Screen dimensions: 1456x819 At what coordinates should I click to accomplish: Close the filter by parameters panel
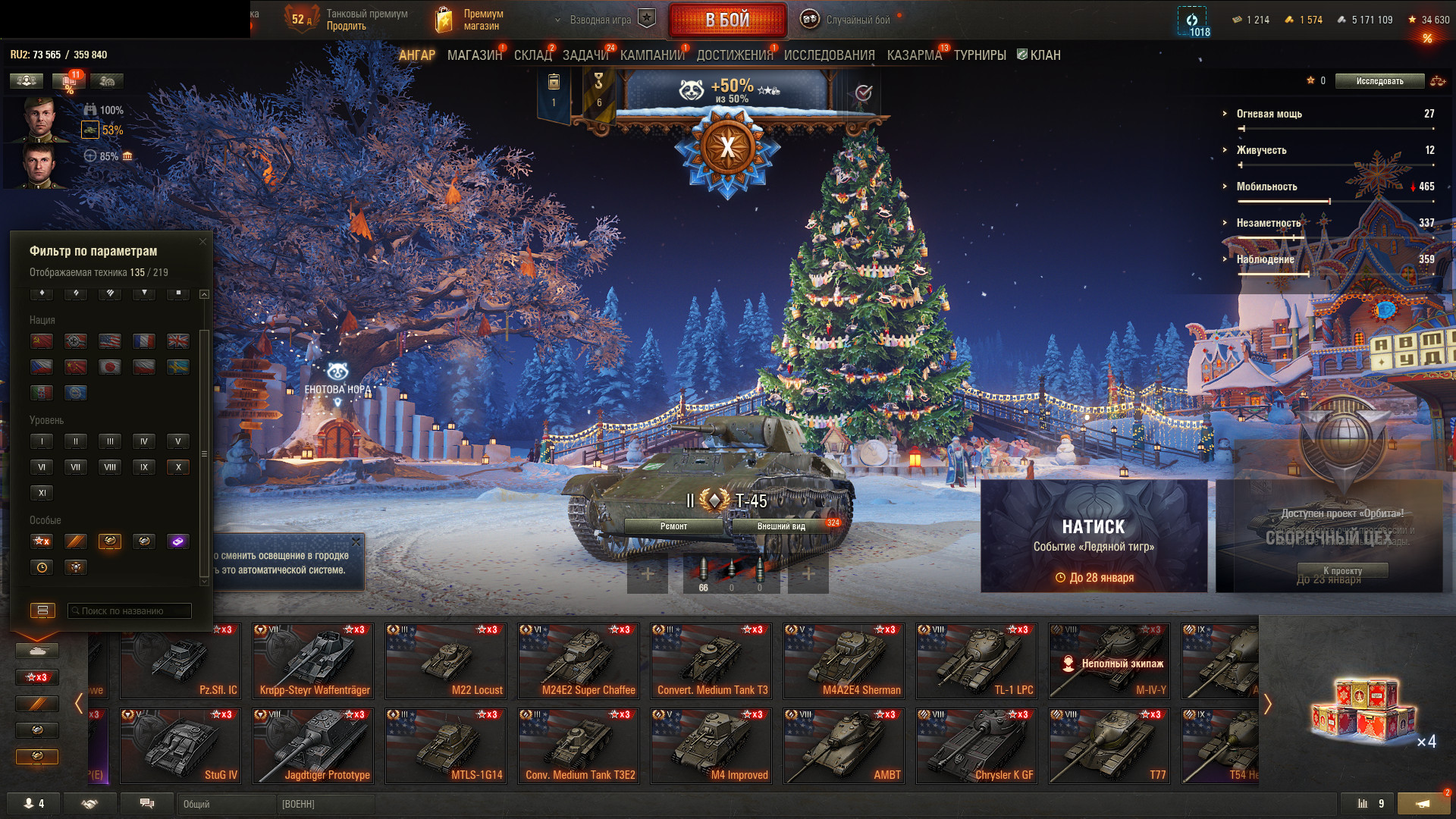coord(202,242)
